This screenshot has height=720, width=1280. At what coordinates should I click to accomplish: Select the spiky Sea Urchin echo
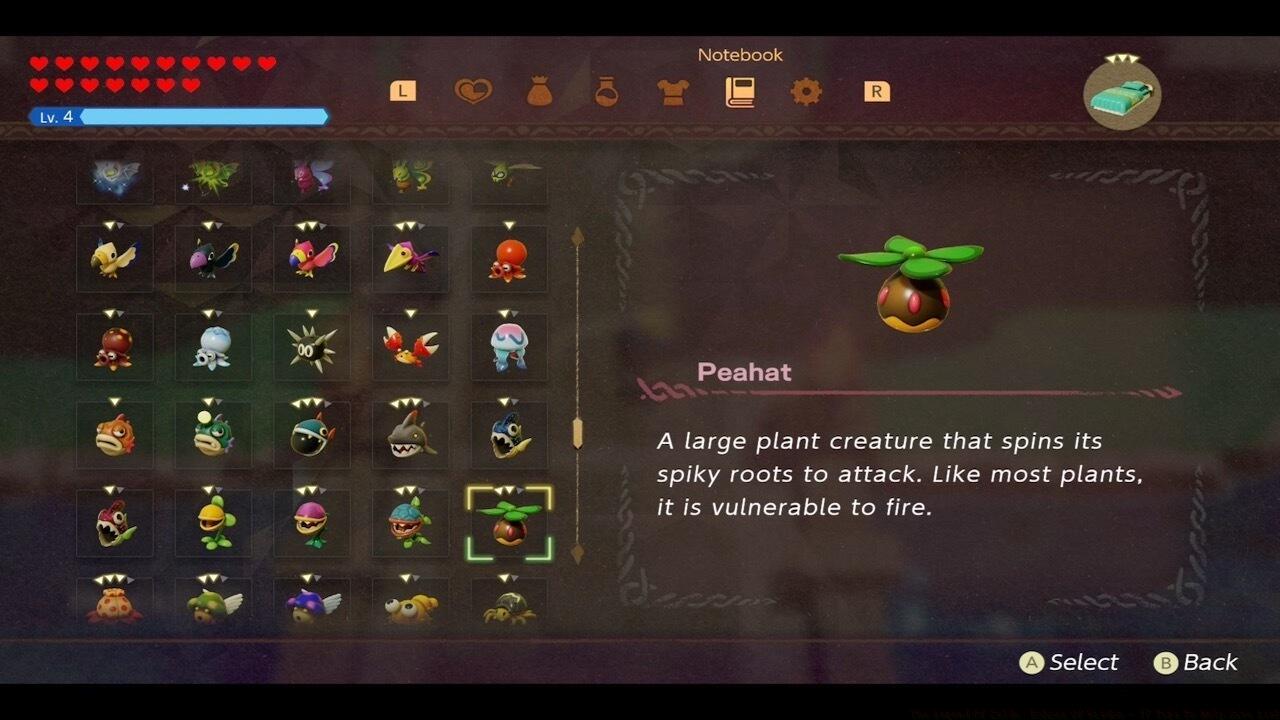pyautogui.click(x=310, y=347)
